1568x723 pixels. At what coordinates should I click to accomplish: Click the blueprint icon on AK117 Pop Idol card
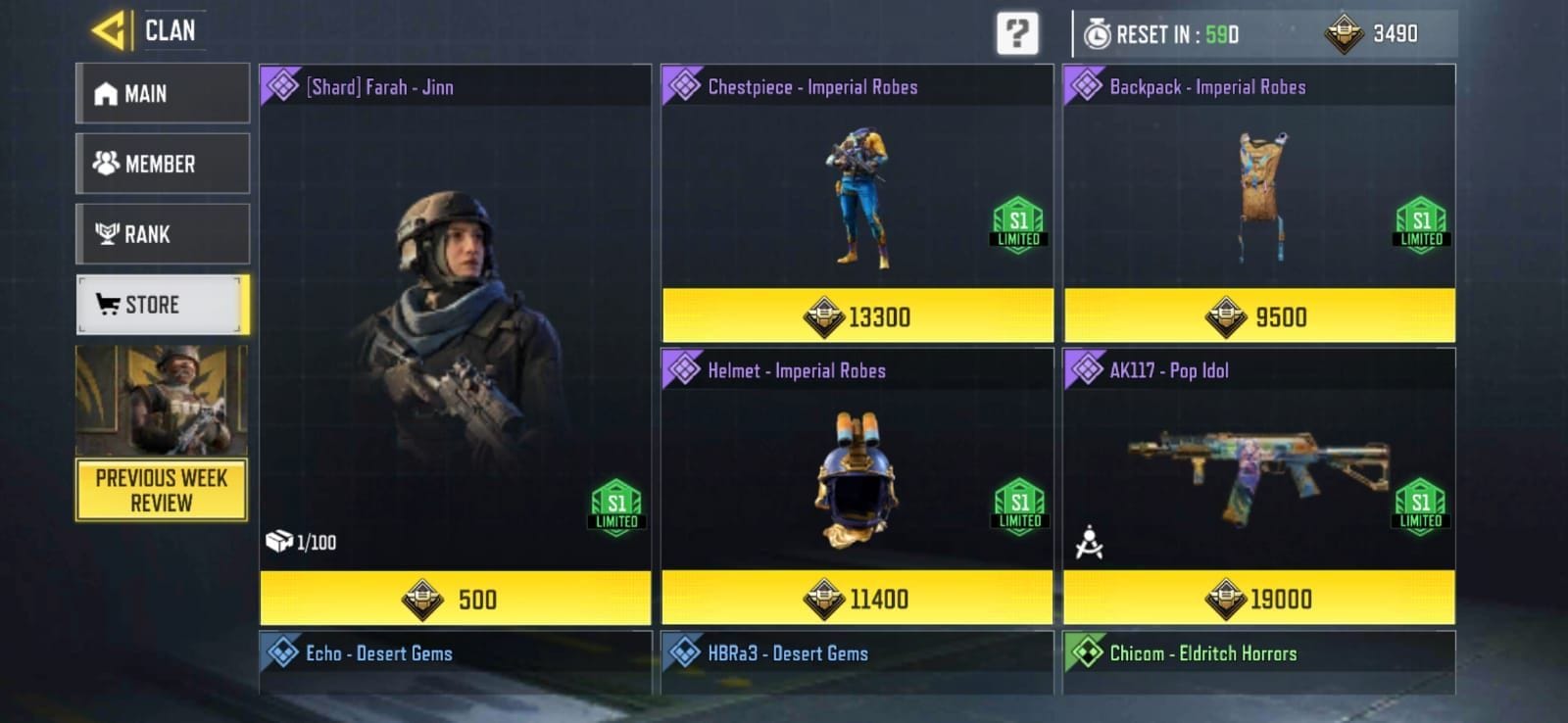click(1091, 538)
